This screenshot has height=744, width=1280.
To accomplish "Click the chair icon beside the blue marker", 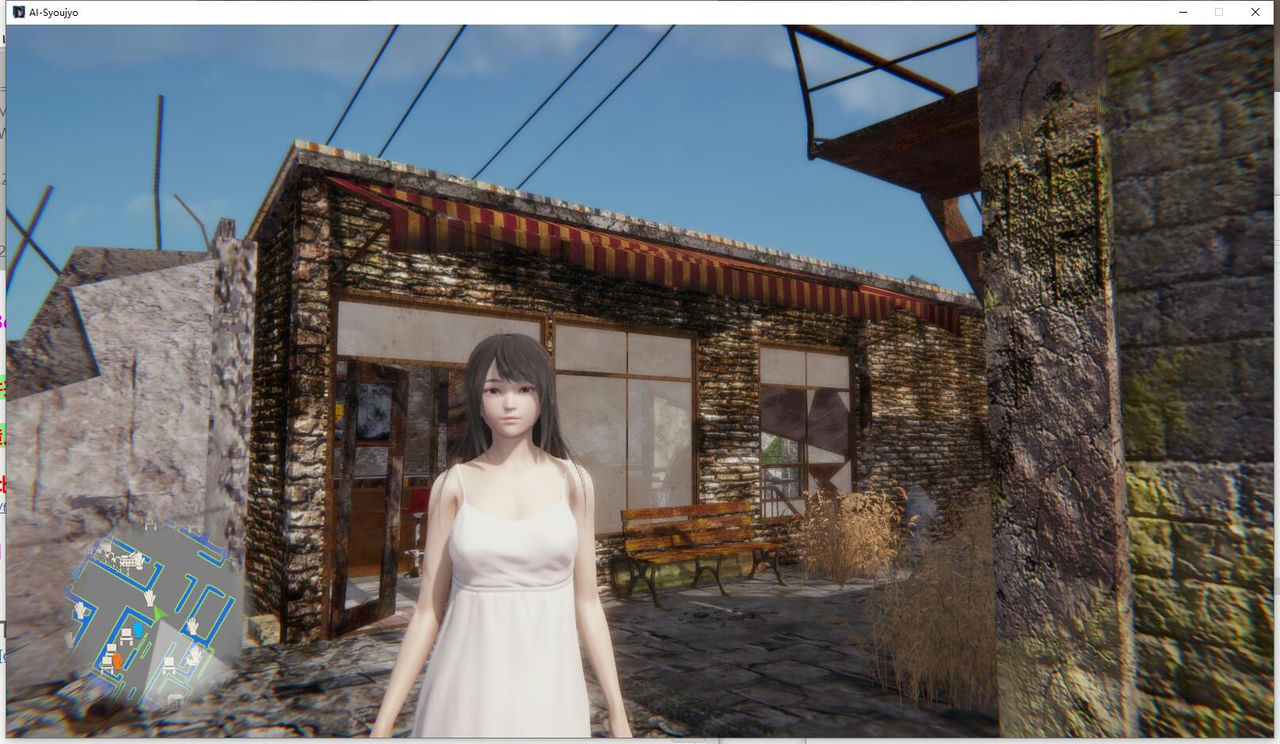I will pyautogui.click(x=126, y=635).
